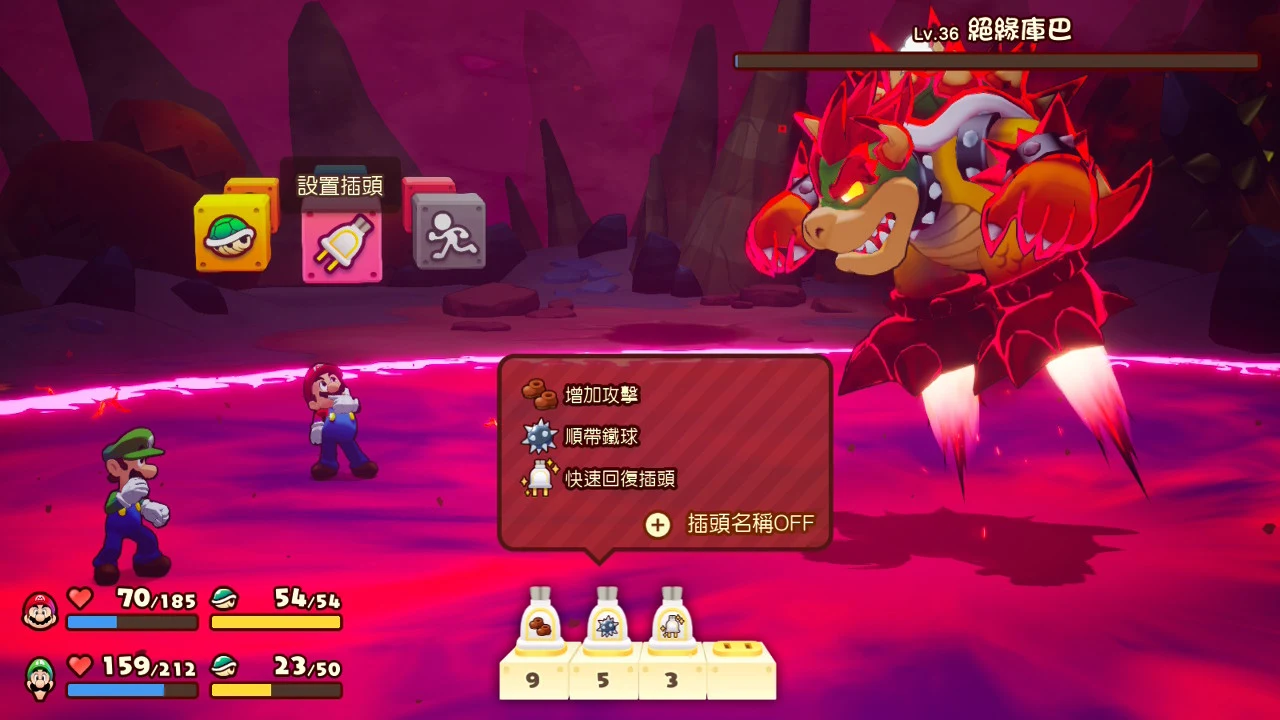Select the green shell item block
The width and height of the screenshot is (1280, 720).
click(232, 234)
